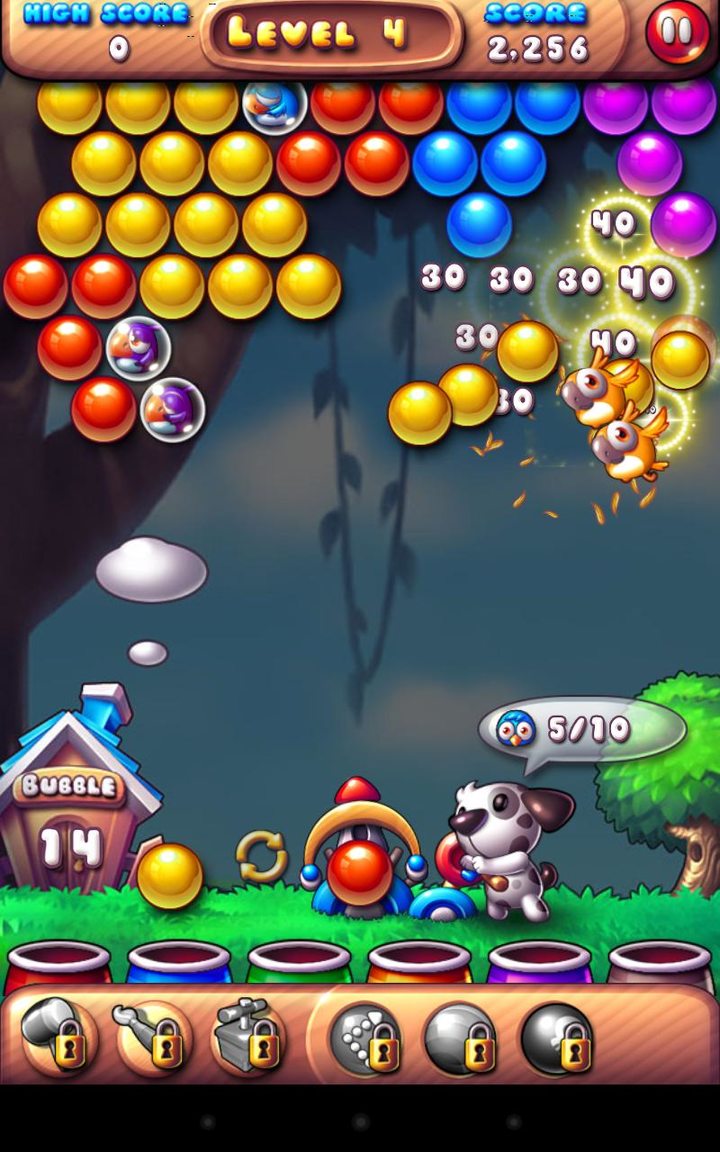Select the locked wrench power-up
Viewport: 720px width, 1152px height.
click(153, 1037)
